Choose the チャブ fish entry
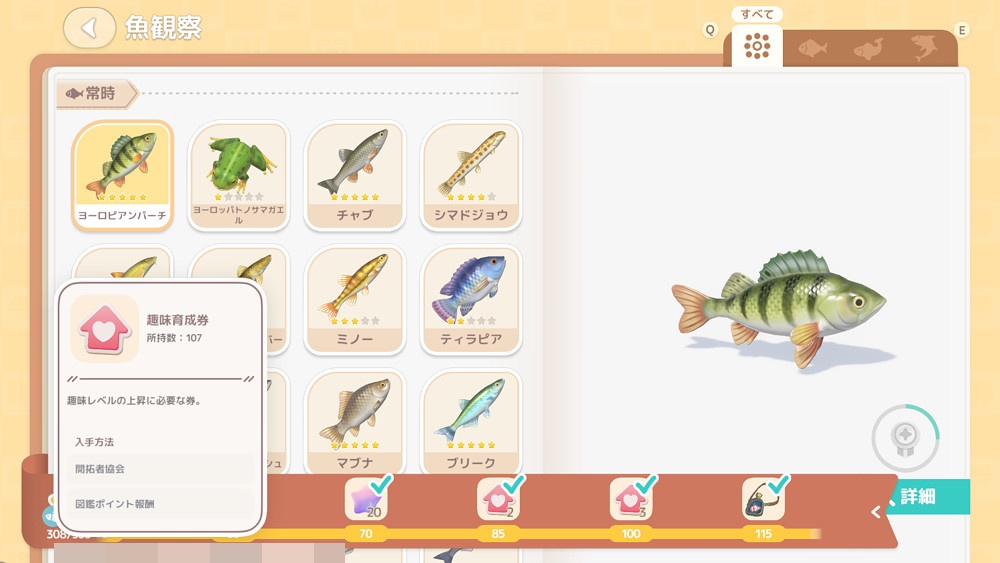This screenshot has height=563, width=1000. click(355, 176)
